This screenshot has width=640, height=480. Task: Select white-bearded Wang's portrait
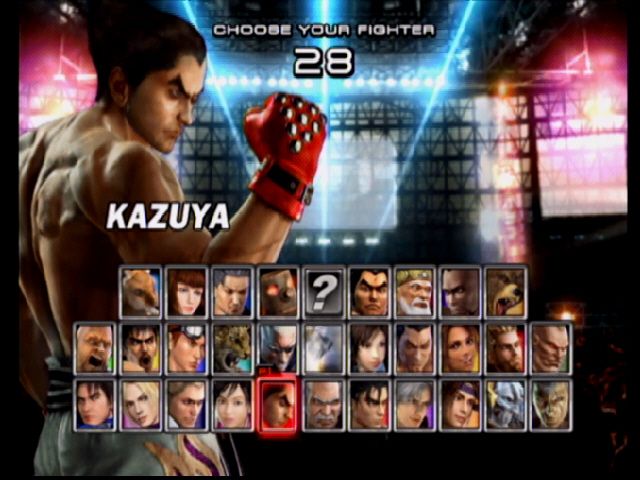coord(414,292)
